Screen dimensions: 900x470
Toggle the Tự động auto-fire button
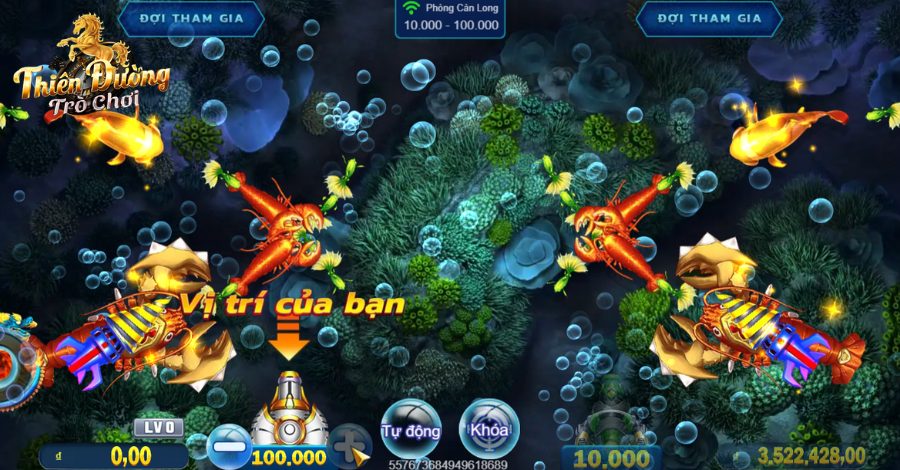point(410,430)
